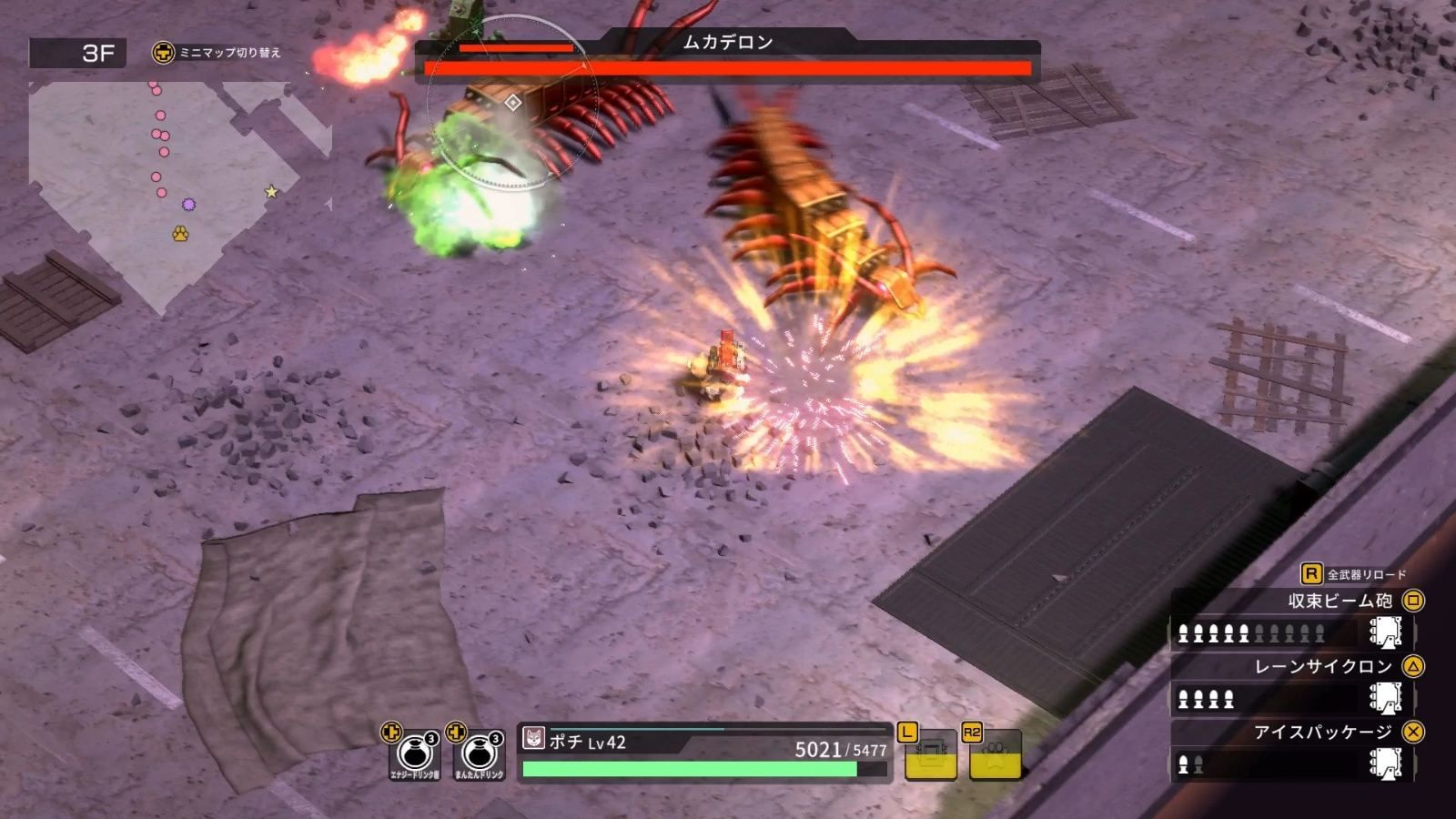The width and height of the screenshot is (1456, 819).
Task: Click the yellow L button icon
Action: click(x=929, y=753)
